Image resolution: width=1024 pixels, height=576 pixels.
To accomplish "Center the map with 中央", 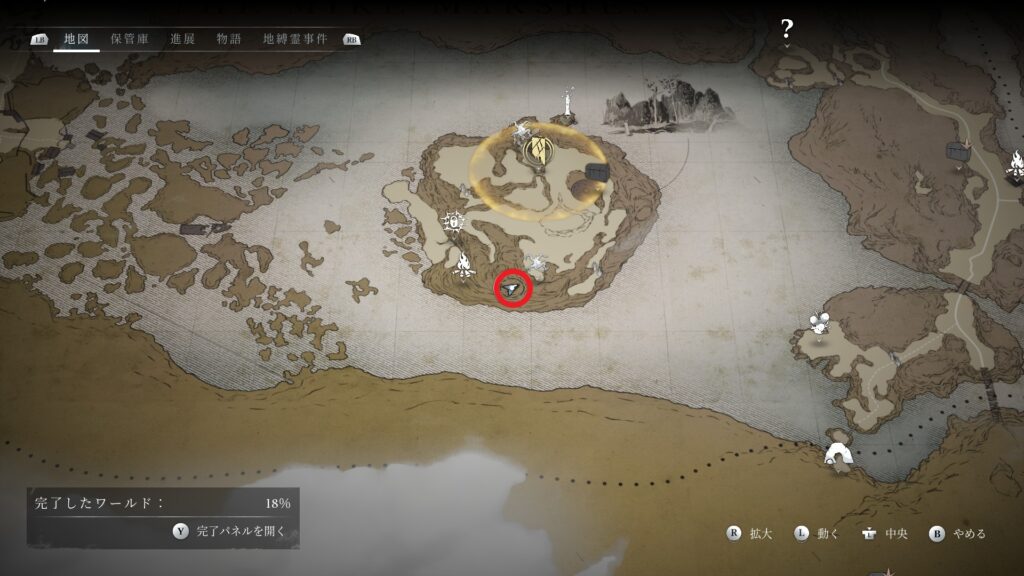I will point(885,533).
